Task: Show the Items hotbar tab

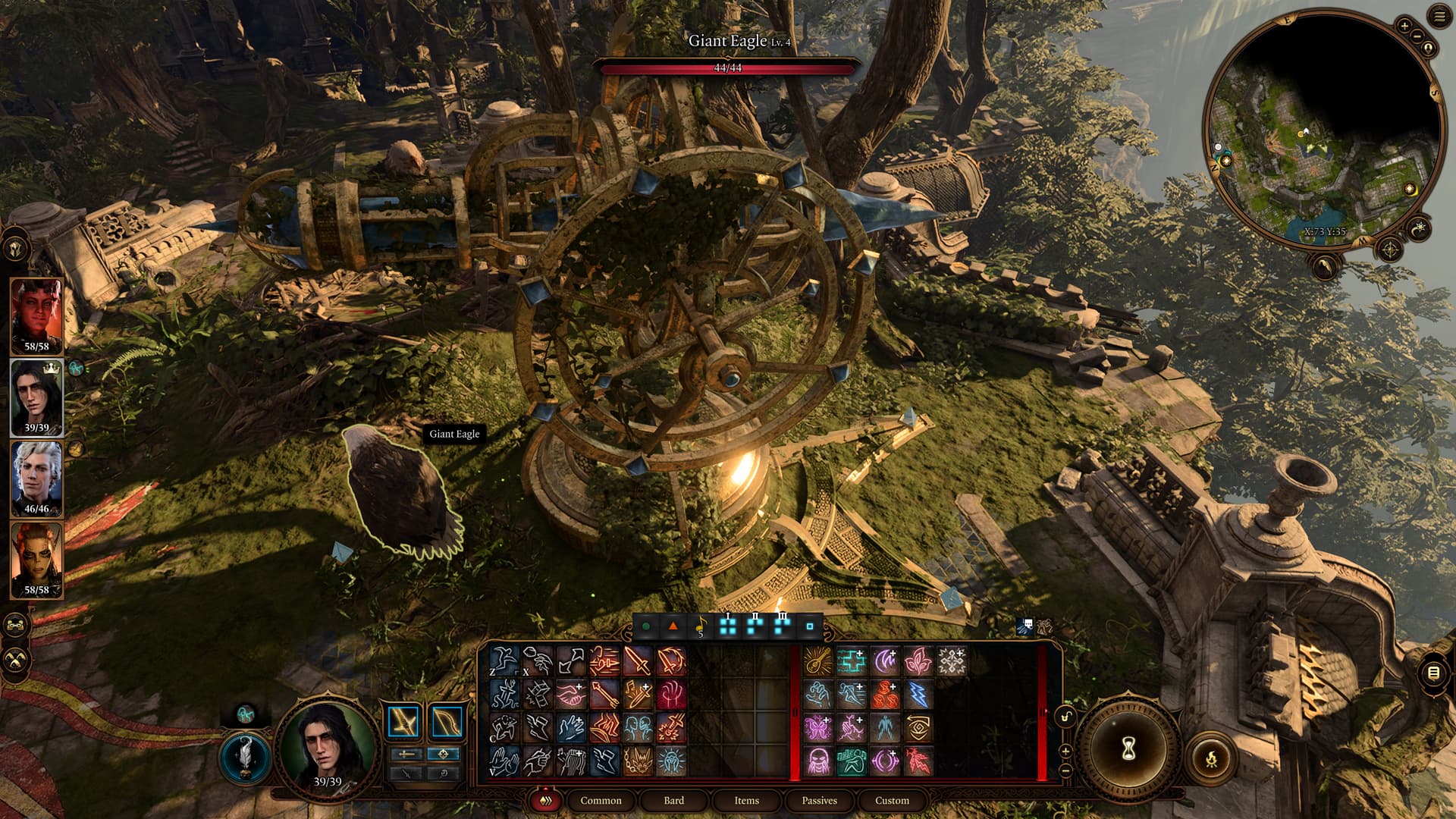Action: click(746, 800)
